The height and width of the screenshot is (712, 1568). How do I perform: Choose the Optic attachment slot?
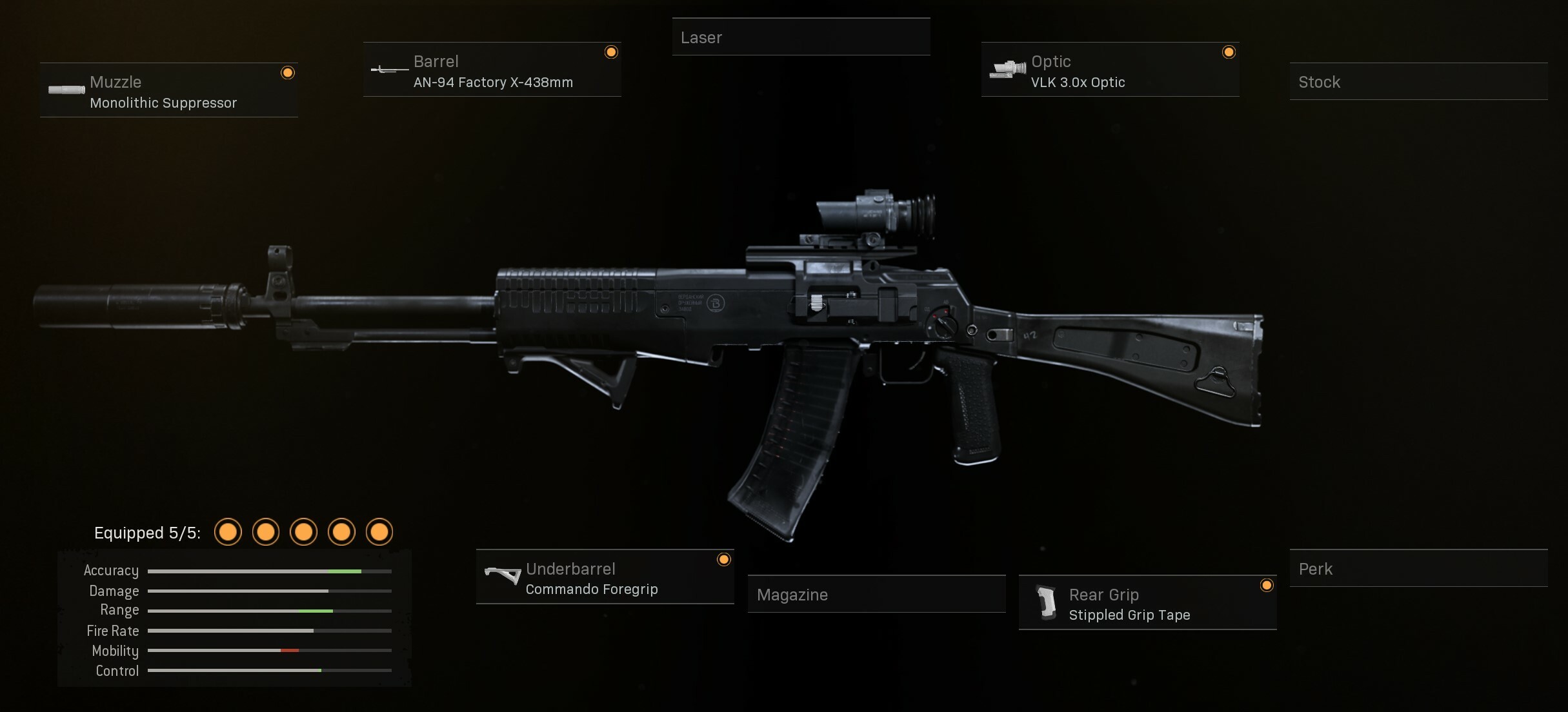[1110, 70]
